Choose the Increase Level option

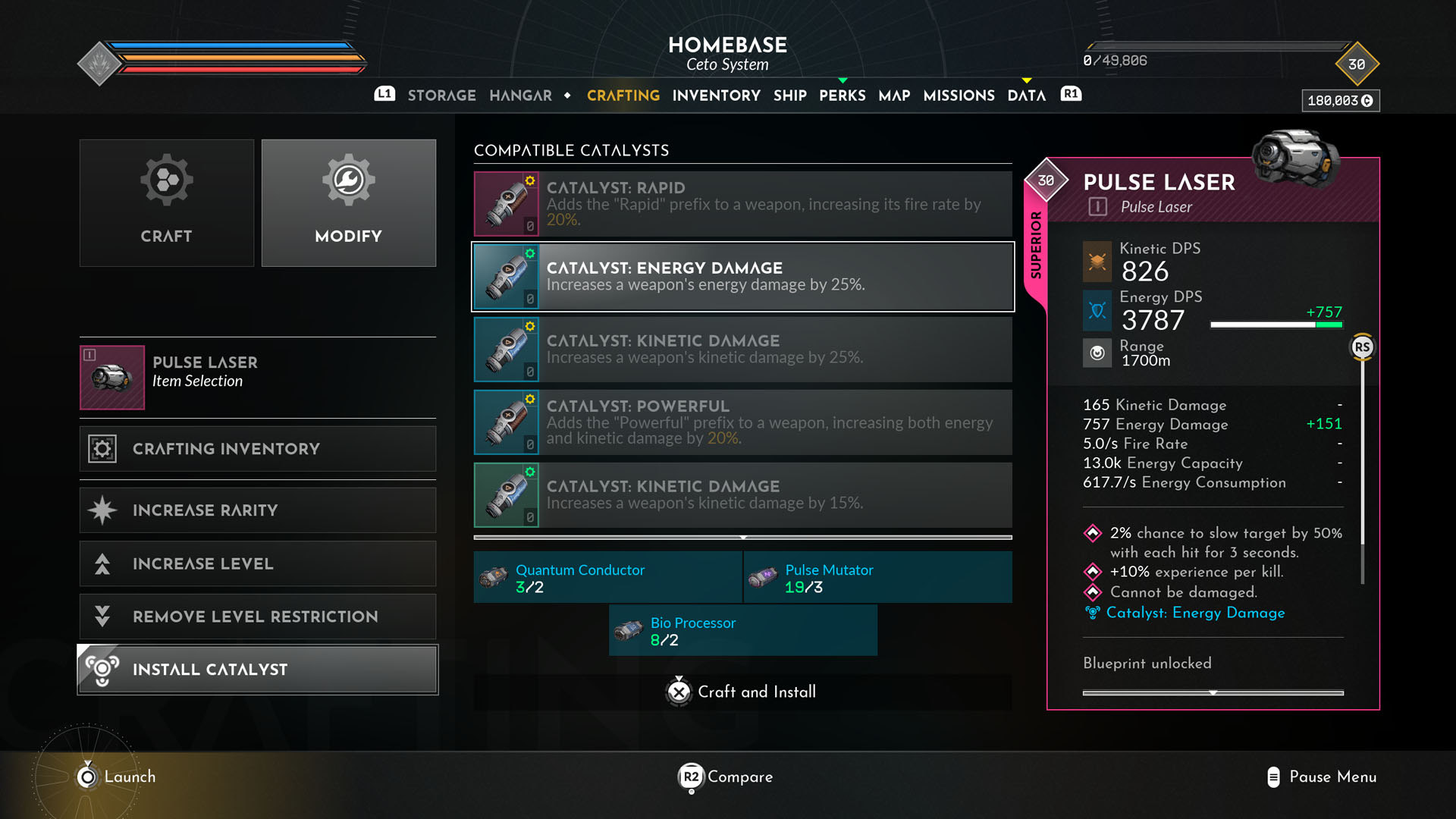point(258,563)
